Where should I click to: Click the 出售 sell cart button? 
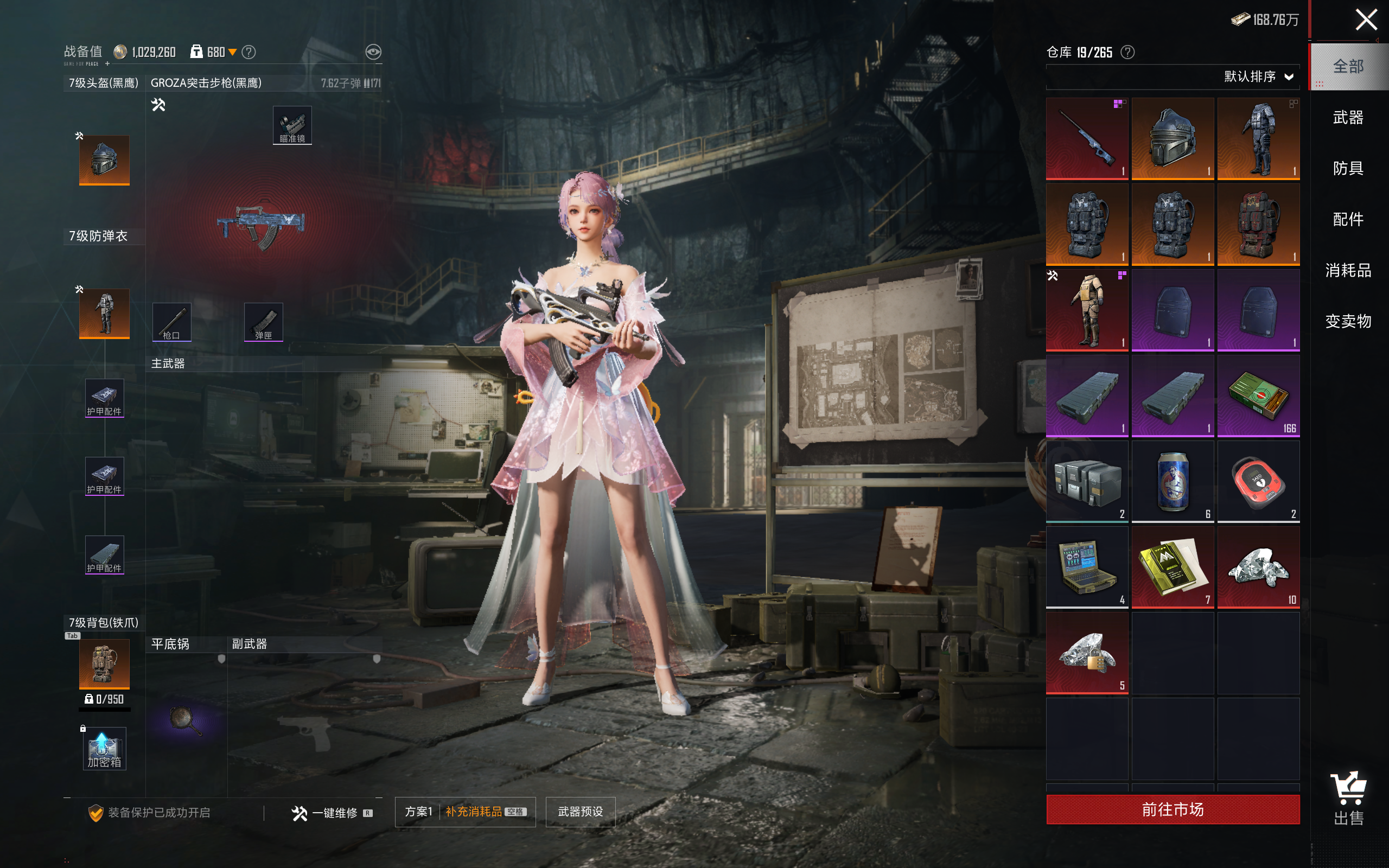tap(1348, 798)
